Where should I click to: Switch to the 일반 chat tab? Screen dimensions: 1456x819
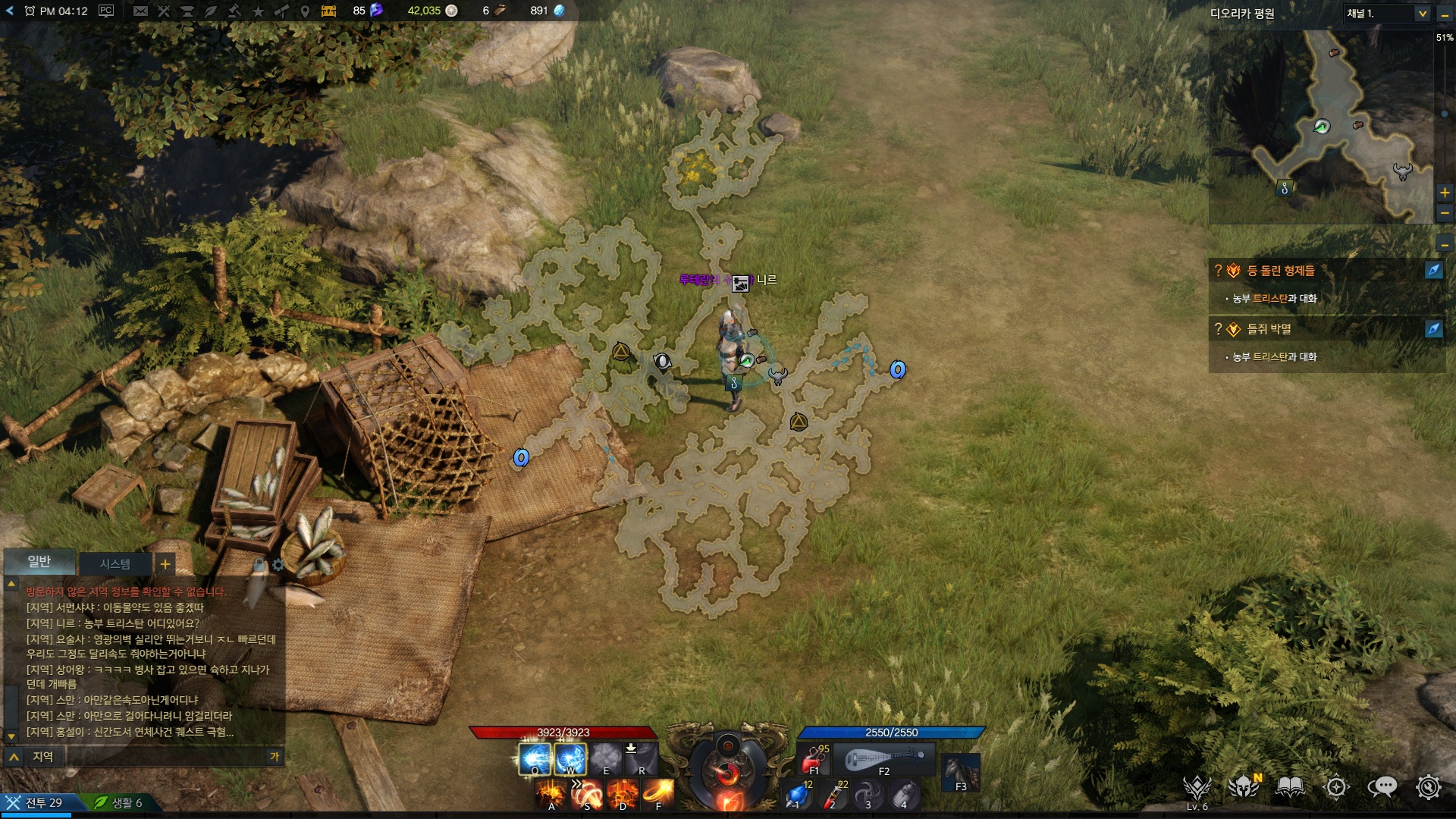[39, 561]
